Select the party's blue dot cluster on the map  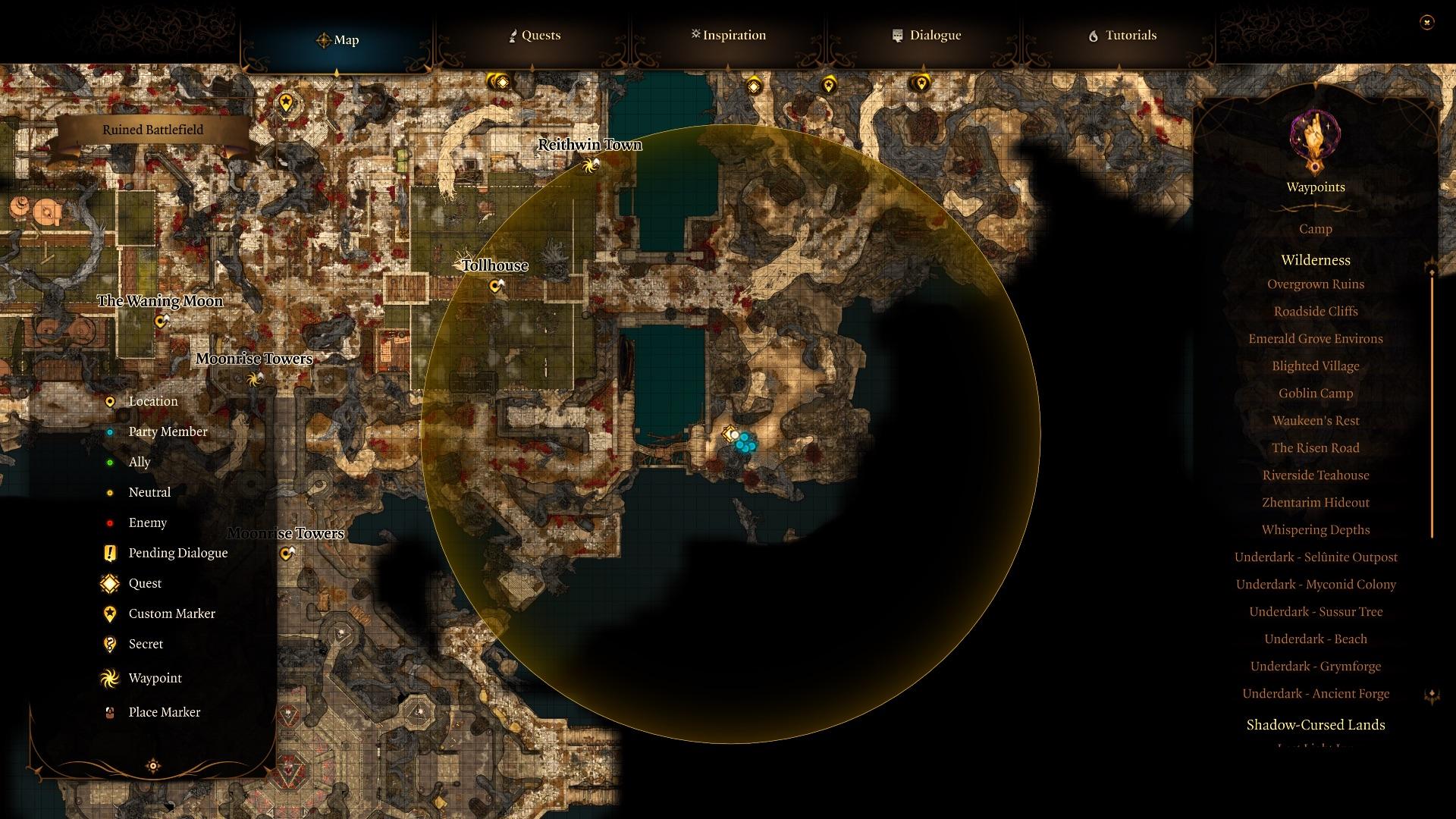744,444
